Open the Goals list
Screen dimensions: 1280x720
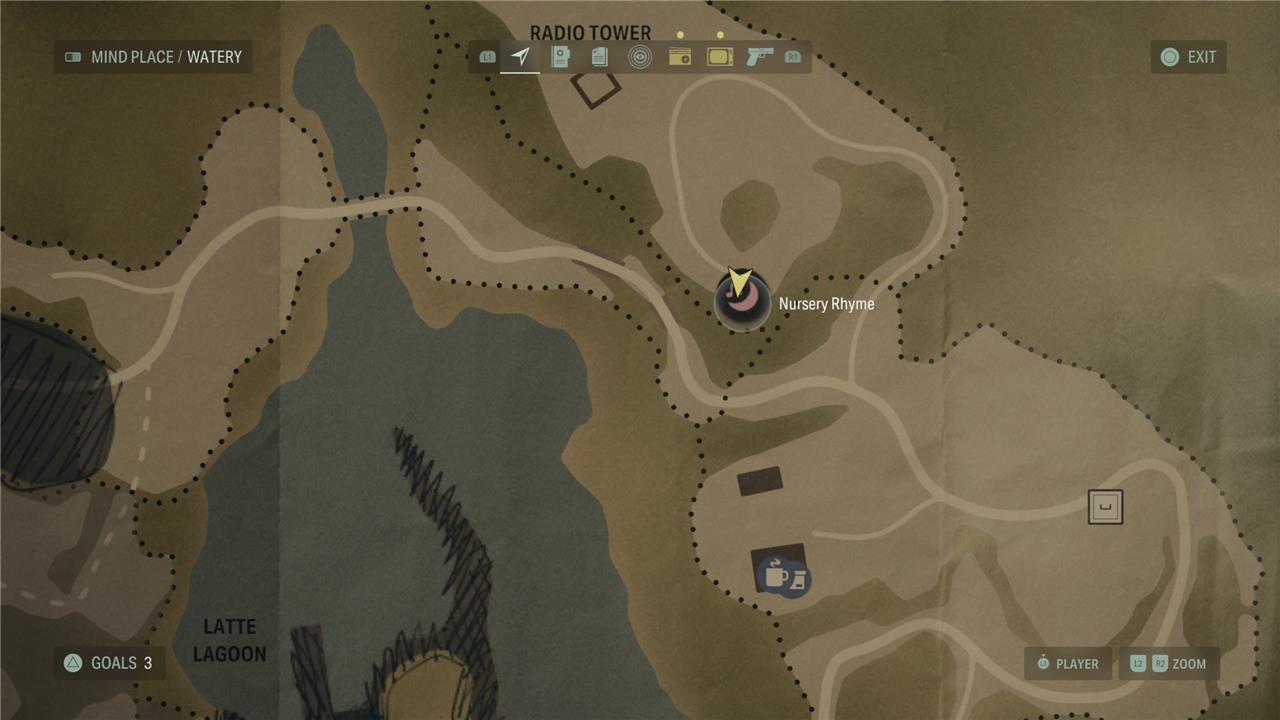109,663
